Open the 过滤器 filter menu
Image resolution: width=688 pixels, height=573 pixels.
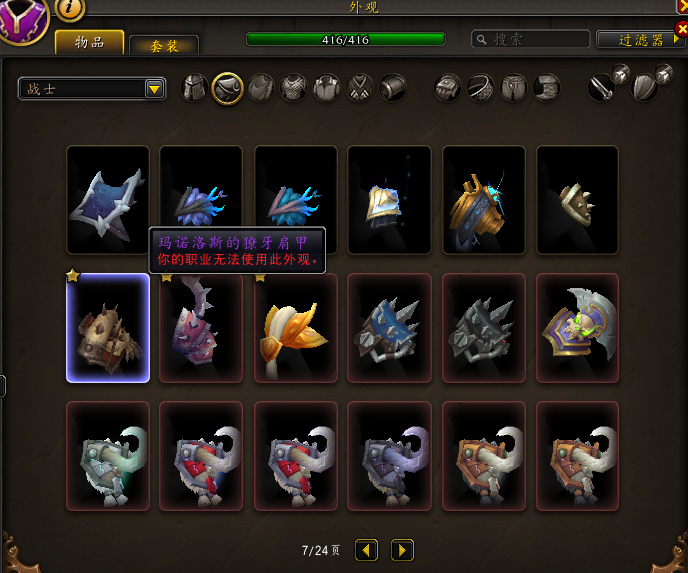(x=641, y=40)
